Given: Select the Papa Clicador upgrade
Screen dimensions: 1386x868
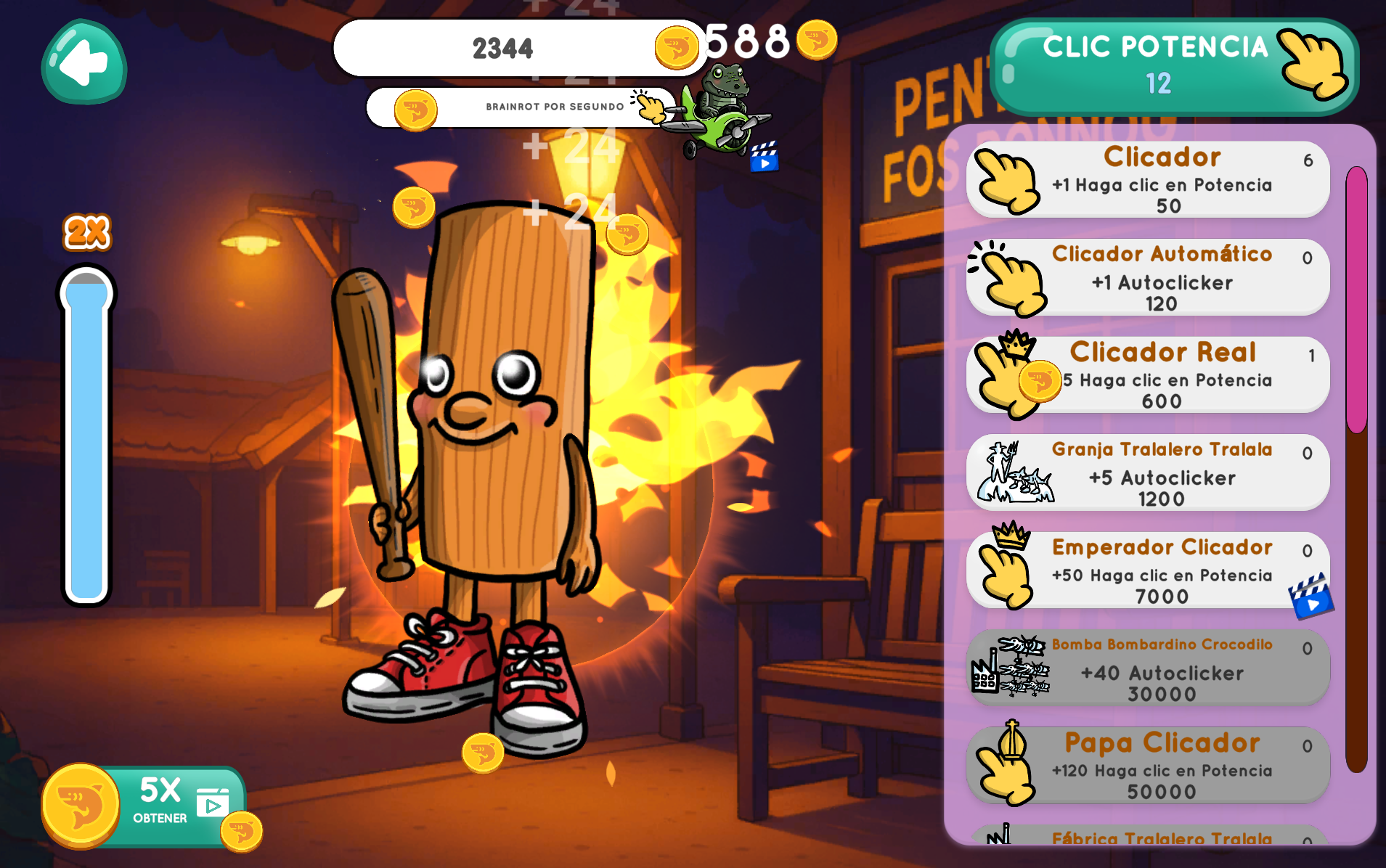Looking at the screenshot, I should [x=1148, y=766].
